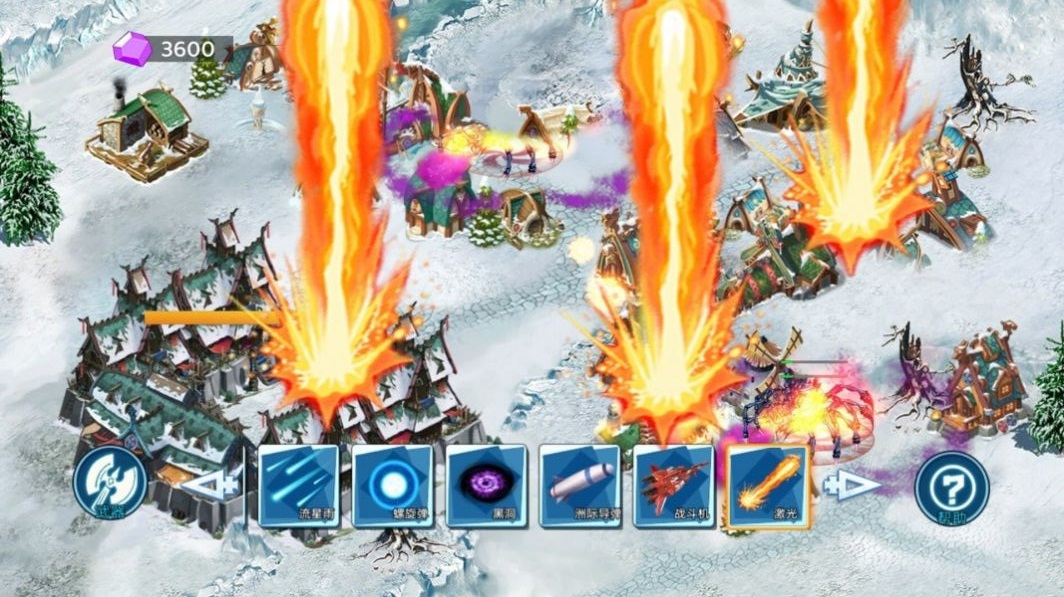Select the meteor shower (流星雨) weapon
The height and width of the screenshot is (597, 1064).
pyautogui.click(x=297, y=485)
